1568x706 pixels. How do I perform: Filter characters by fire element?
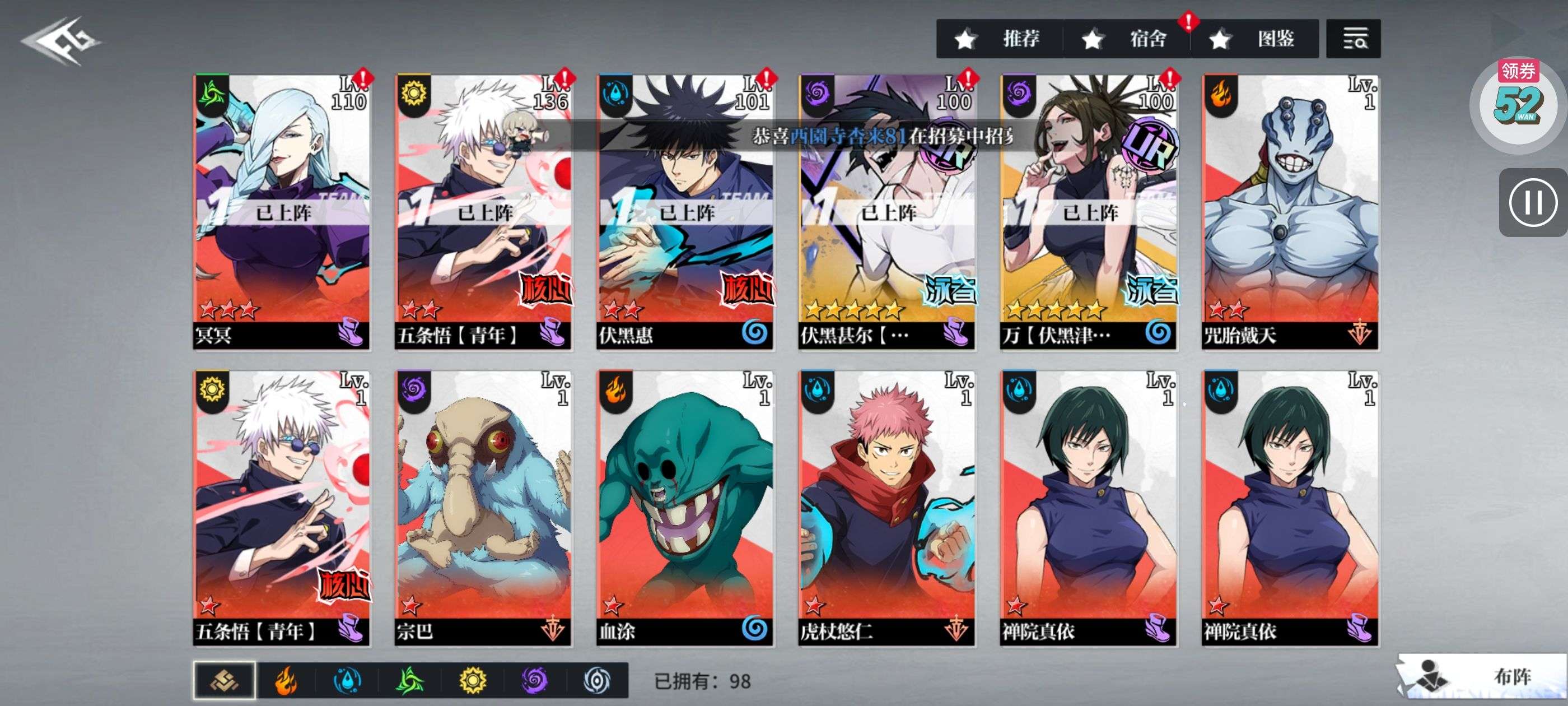click(286, 680)
